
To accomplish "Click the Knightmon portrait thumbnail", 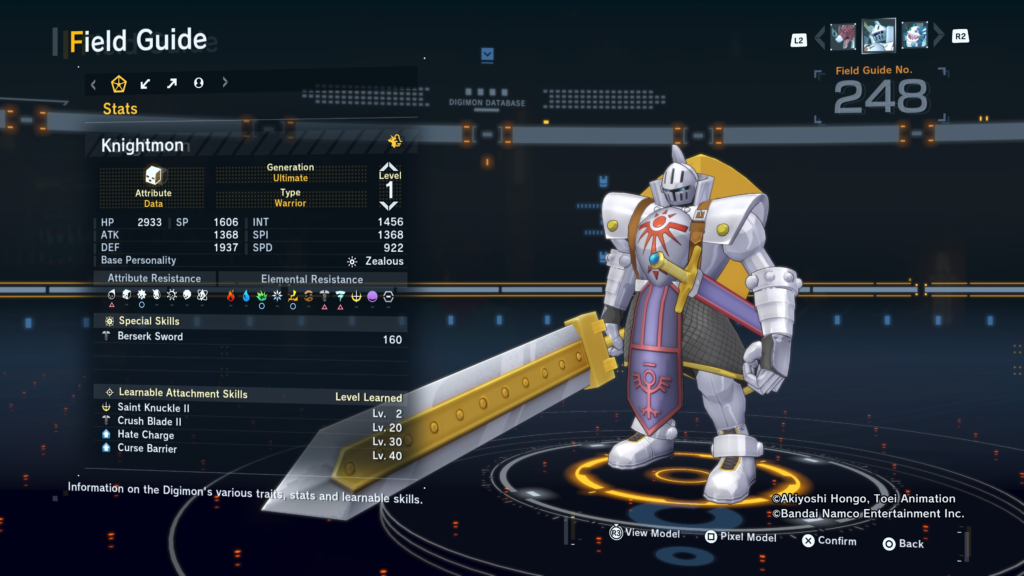I will pyautogui.click(x=879, y=36).
